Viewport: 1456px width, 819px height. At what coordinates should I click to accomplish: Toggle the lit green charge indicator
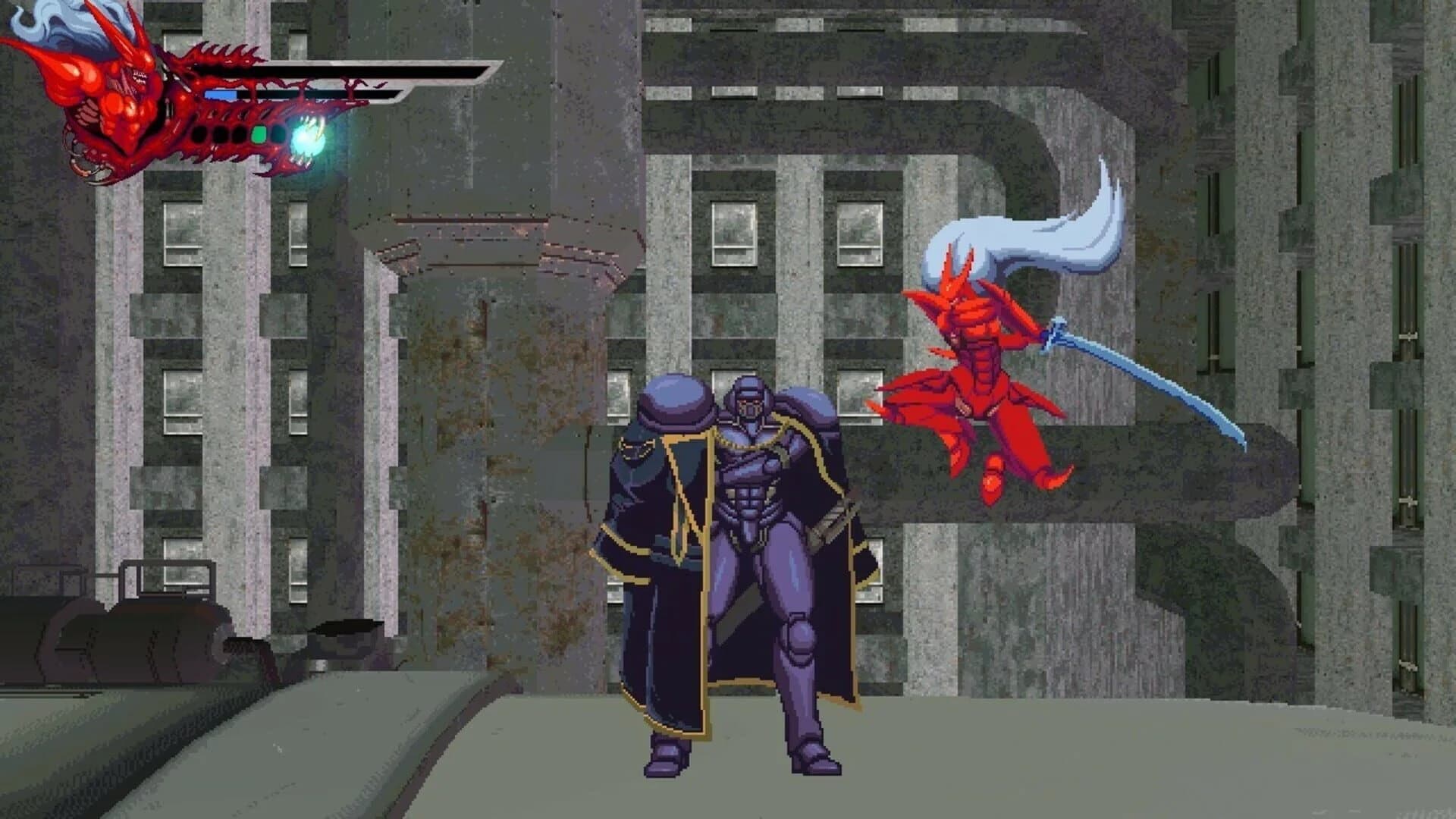tap(259, 135)
